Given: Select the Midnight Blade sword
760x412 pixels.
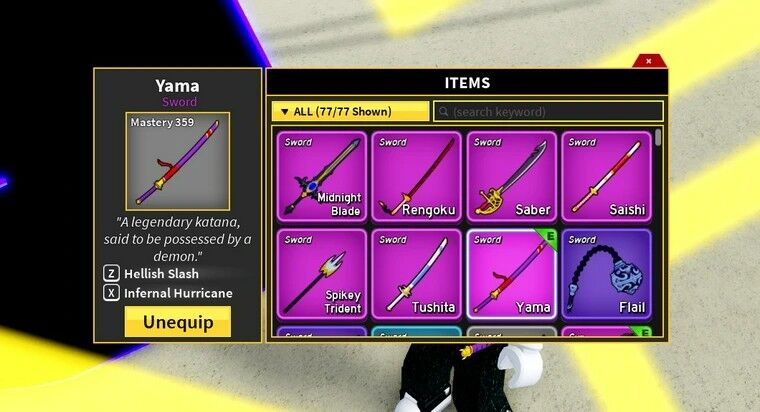Looking at the screenshot, I should point(321,176).
